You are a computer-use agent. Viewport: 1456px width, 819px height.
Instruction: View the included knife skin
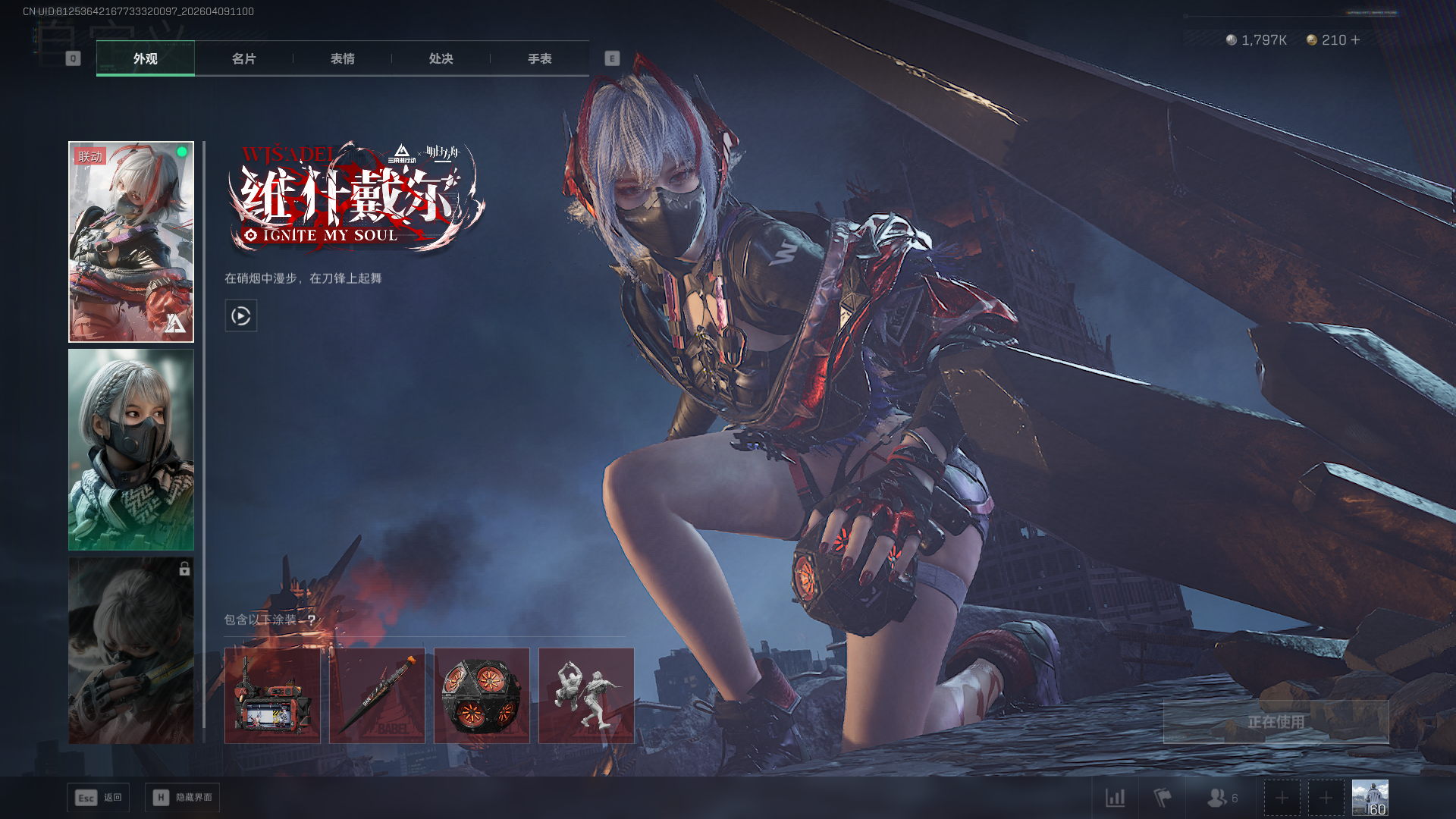coord(377,695)
